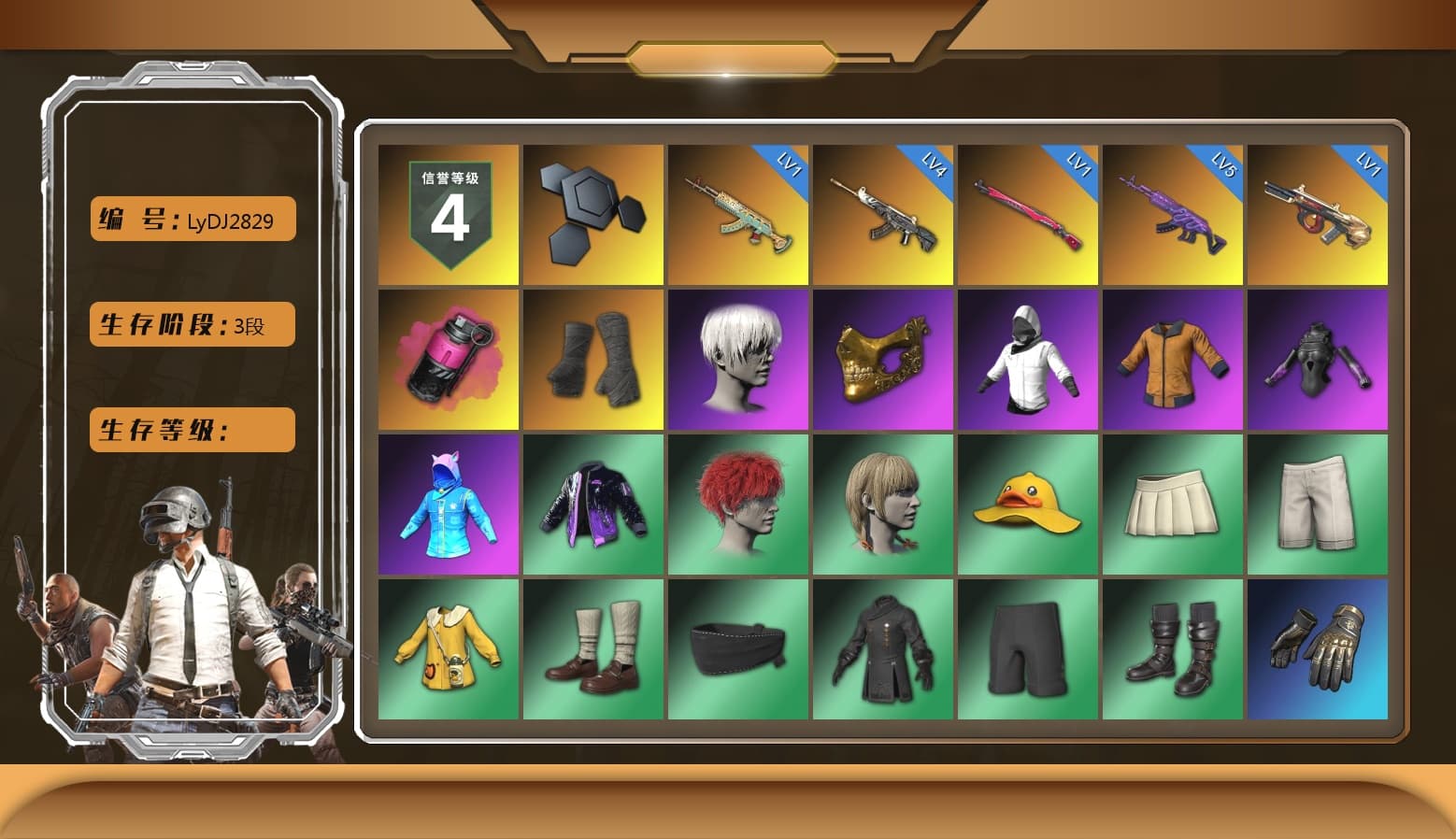Viewport: 1456px width, 839px height.
Task: Open the white hooded jacket item
Action: pyautogui.click(x=1028, y=360)
